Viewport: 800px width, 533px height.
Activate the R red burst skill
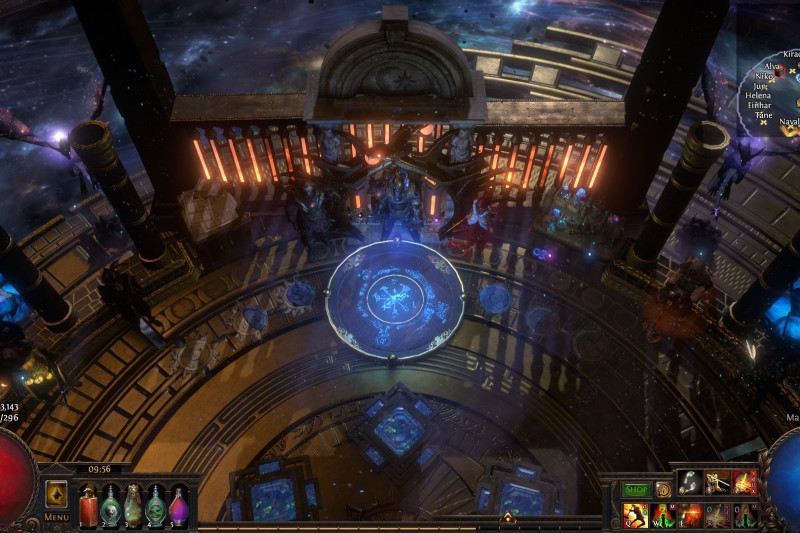[x=717, y=515]
